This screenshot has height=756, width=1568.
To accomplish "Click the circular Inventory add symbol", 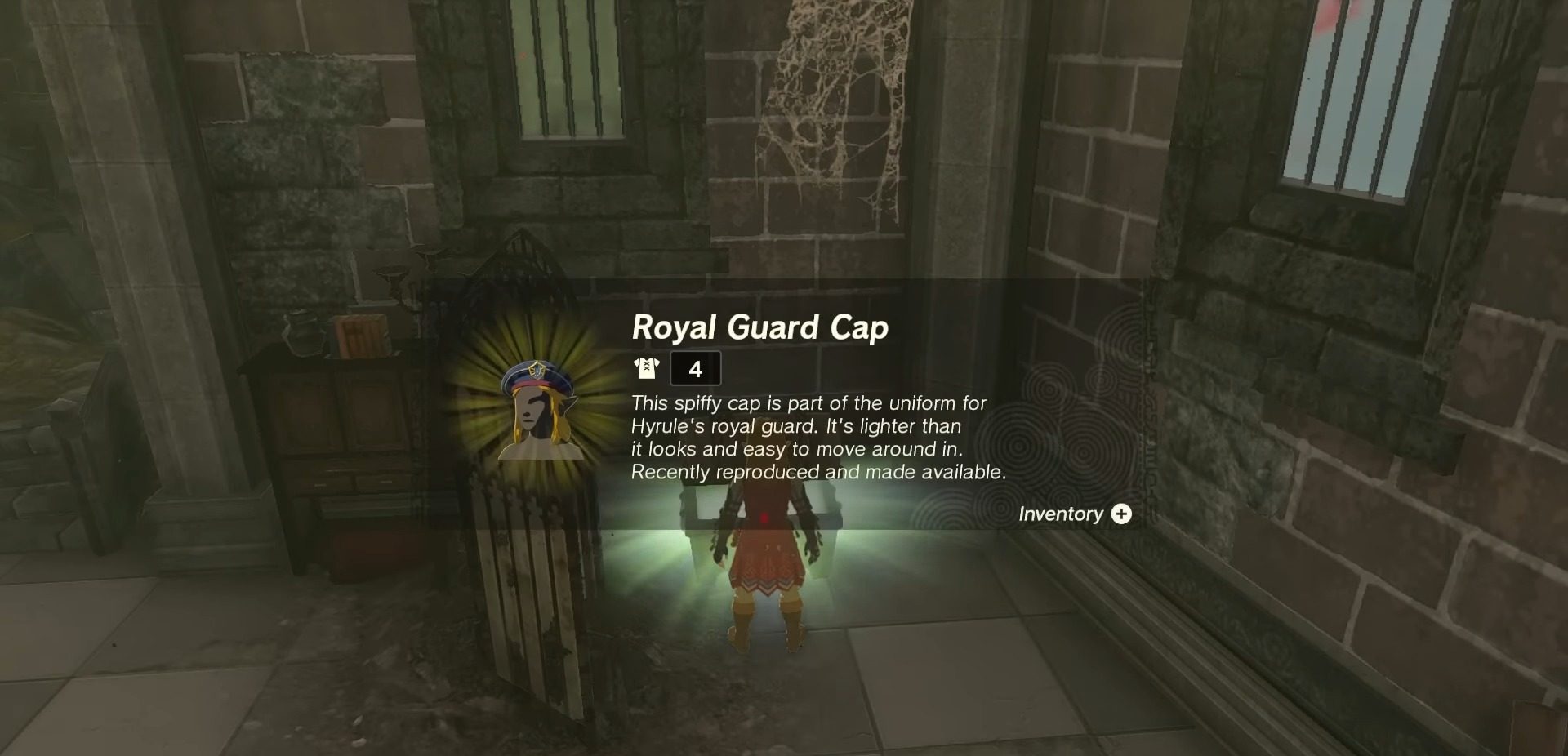I will point(1122,514).
